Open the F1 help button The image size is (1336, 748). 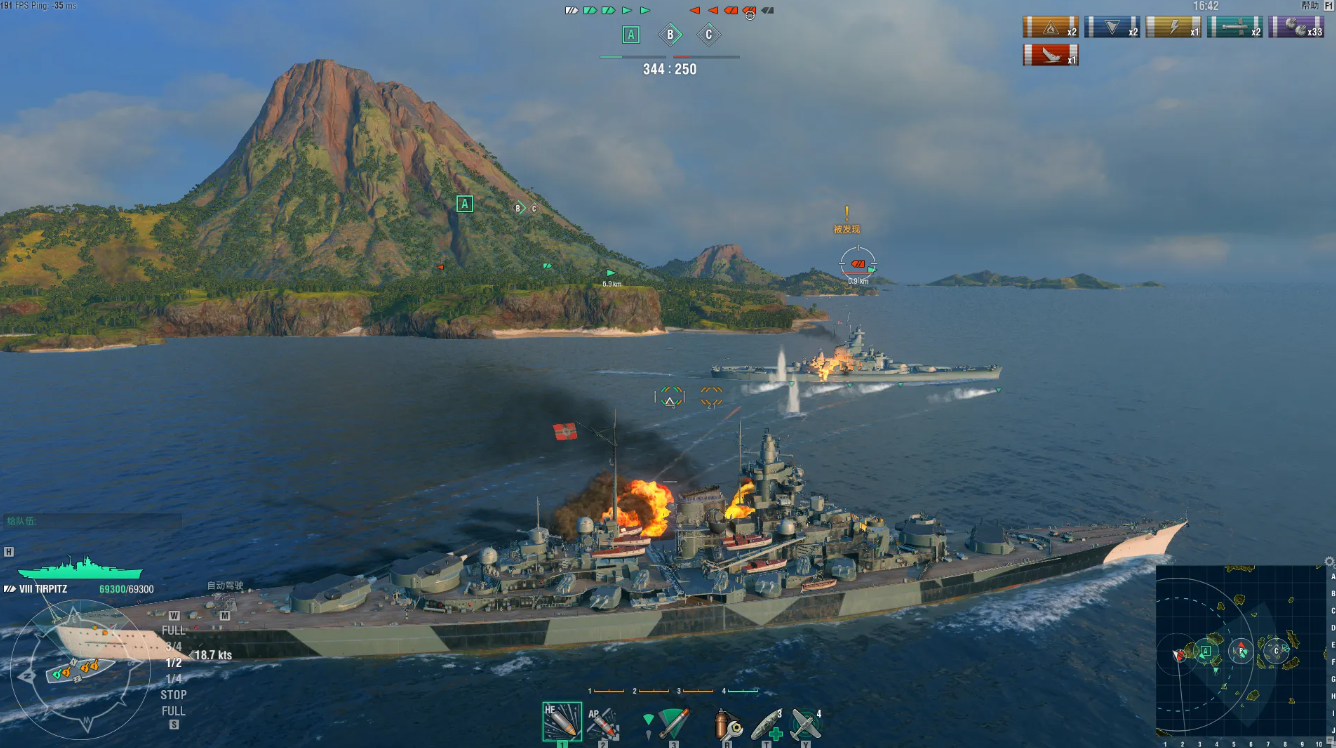(1327, 6)
